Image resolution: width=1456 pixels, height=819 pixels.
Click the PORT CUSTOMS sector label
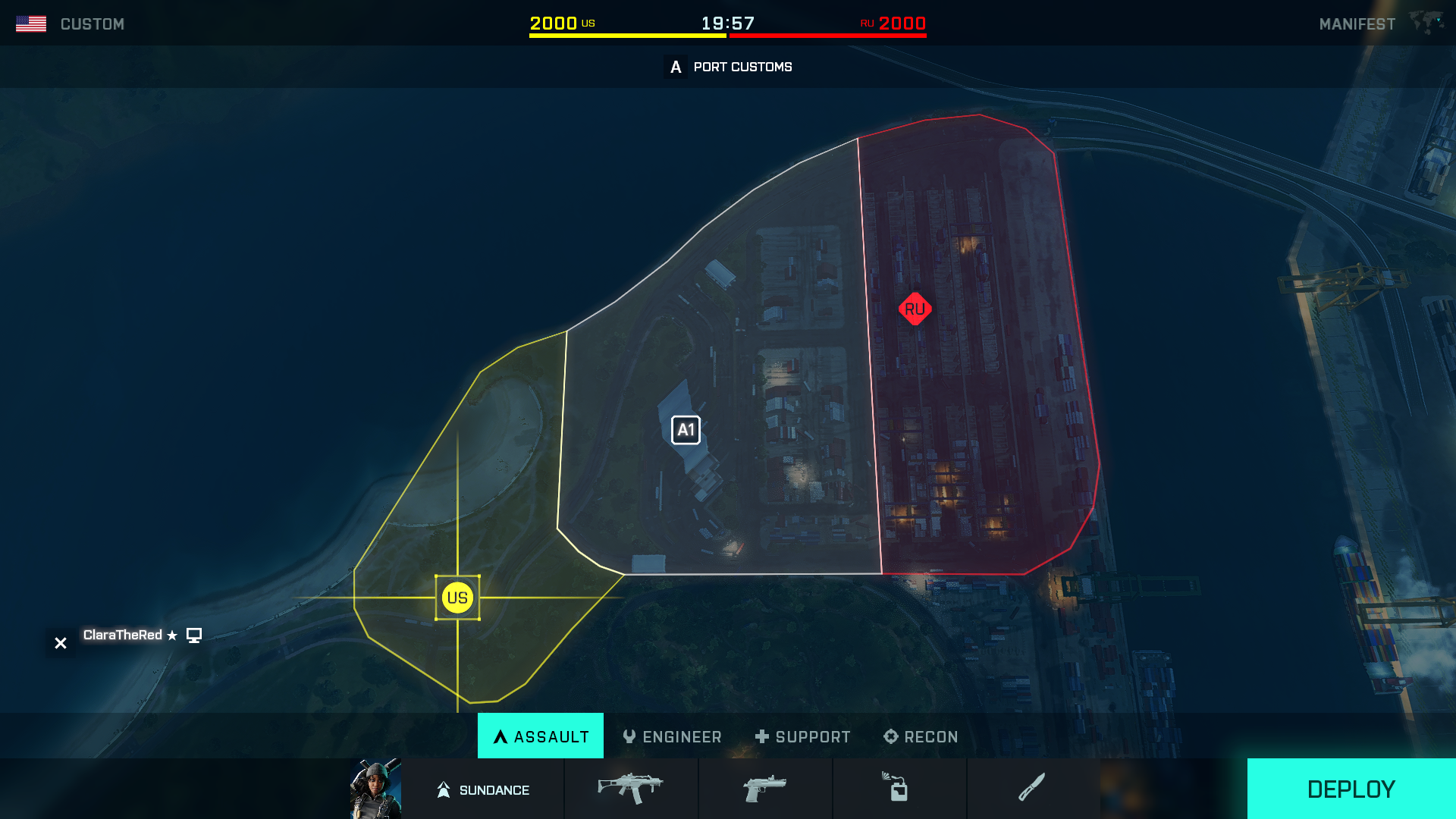[x=742, y=67]
